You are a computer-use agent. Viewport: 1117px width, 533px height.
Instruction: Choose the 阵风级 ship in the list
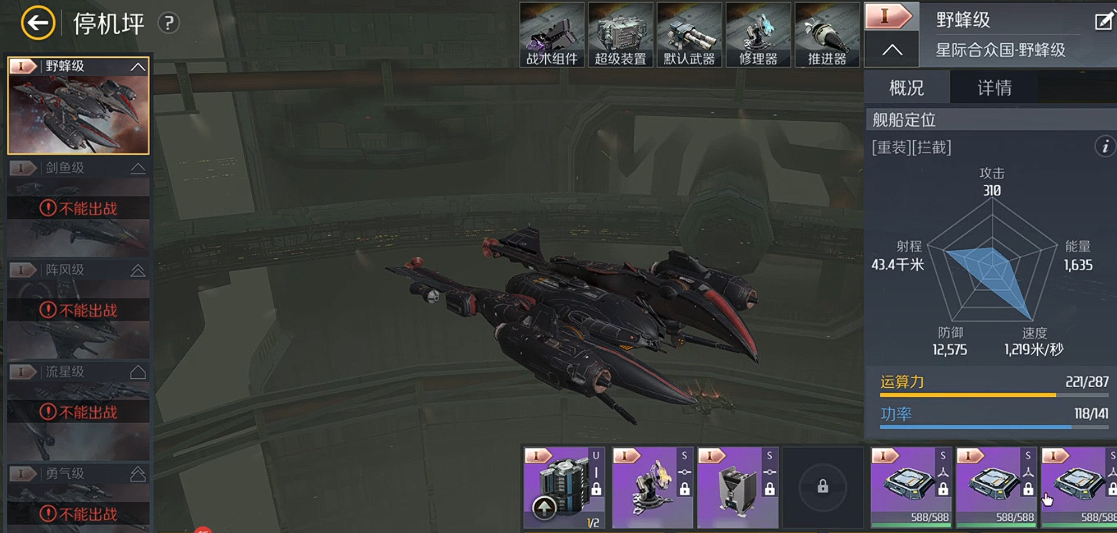[x=78, y=307]
